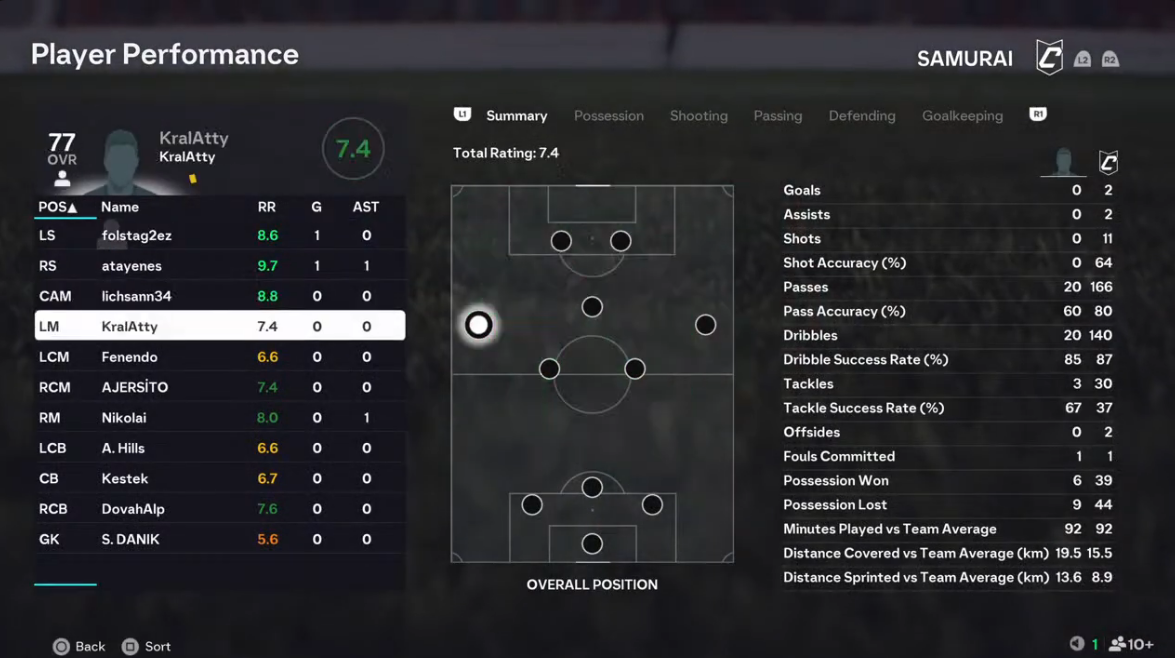The image size is (1175, 658).
Task: Open the Shooting stats tab
Action: [698, 116]
